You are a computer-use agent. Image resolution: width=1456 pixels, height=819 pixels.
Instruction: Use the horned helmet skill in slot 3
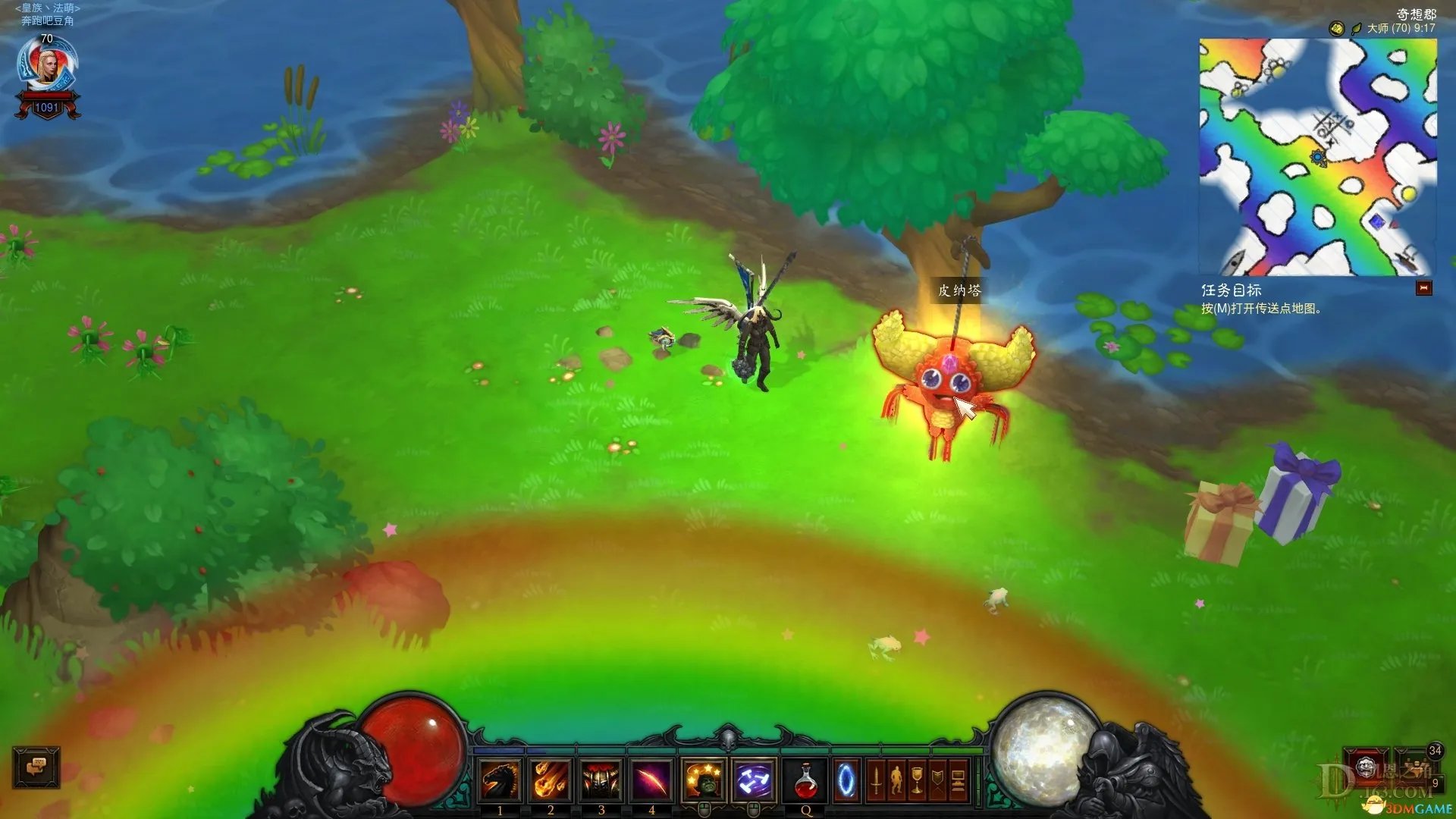601,780
